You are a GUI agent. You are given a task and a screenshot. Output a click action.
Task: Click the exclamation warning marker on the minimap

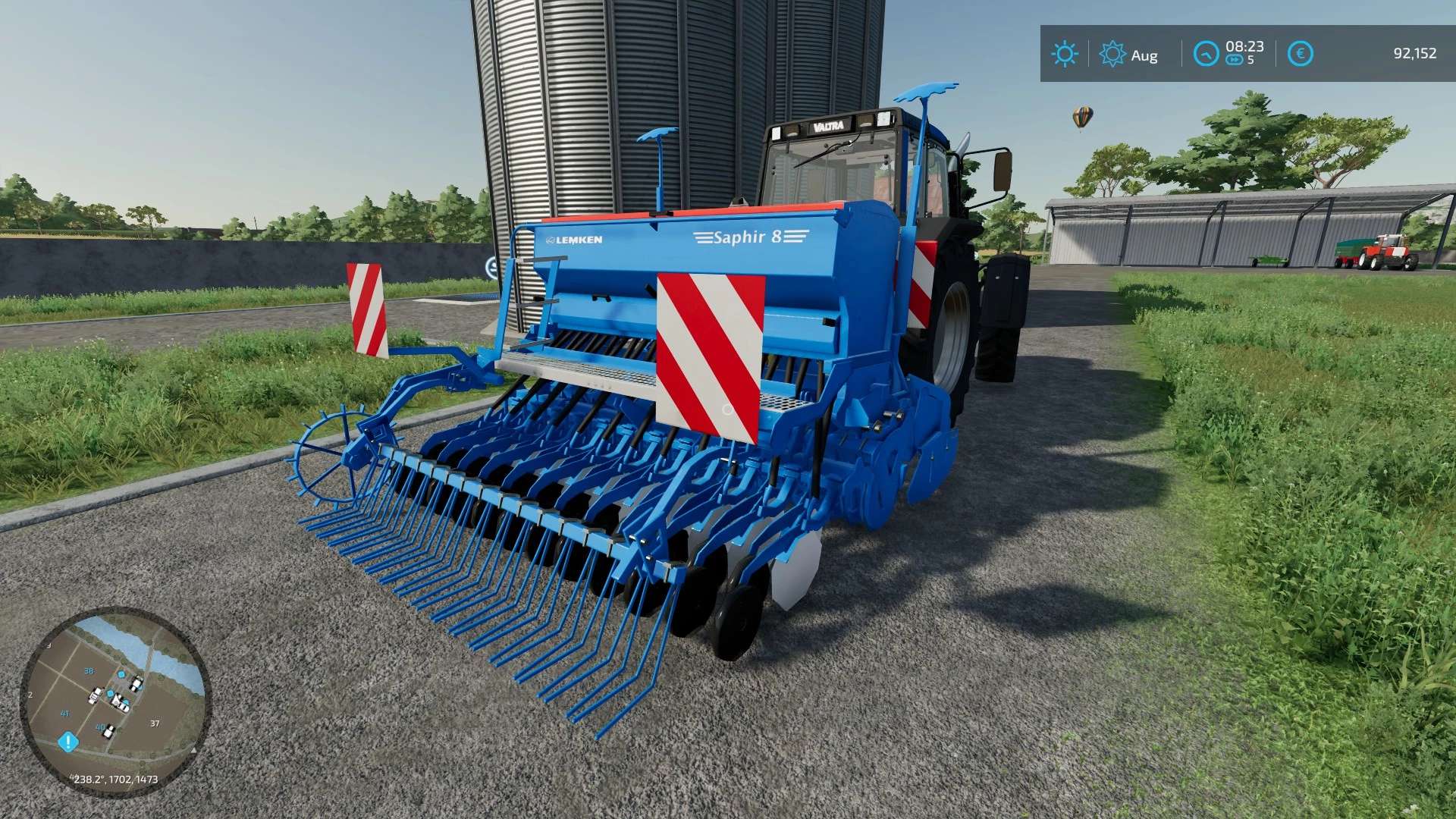(x=68, y=742)
